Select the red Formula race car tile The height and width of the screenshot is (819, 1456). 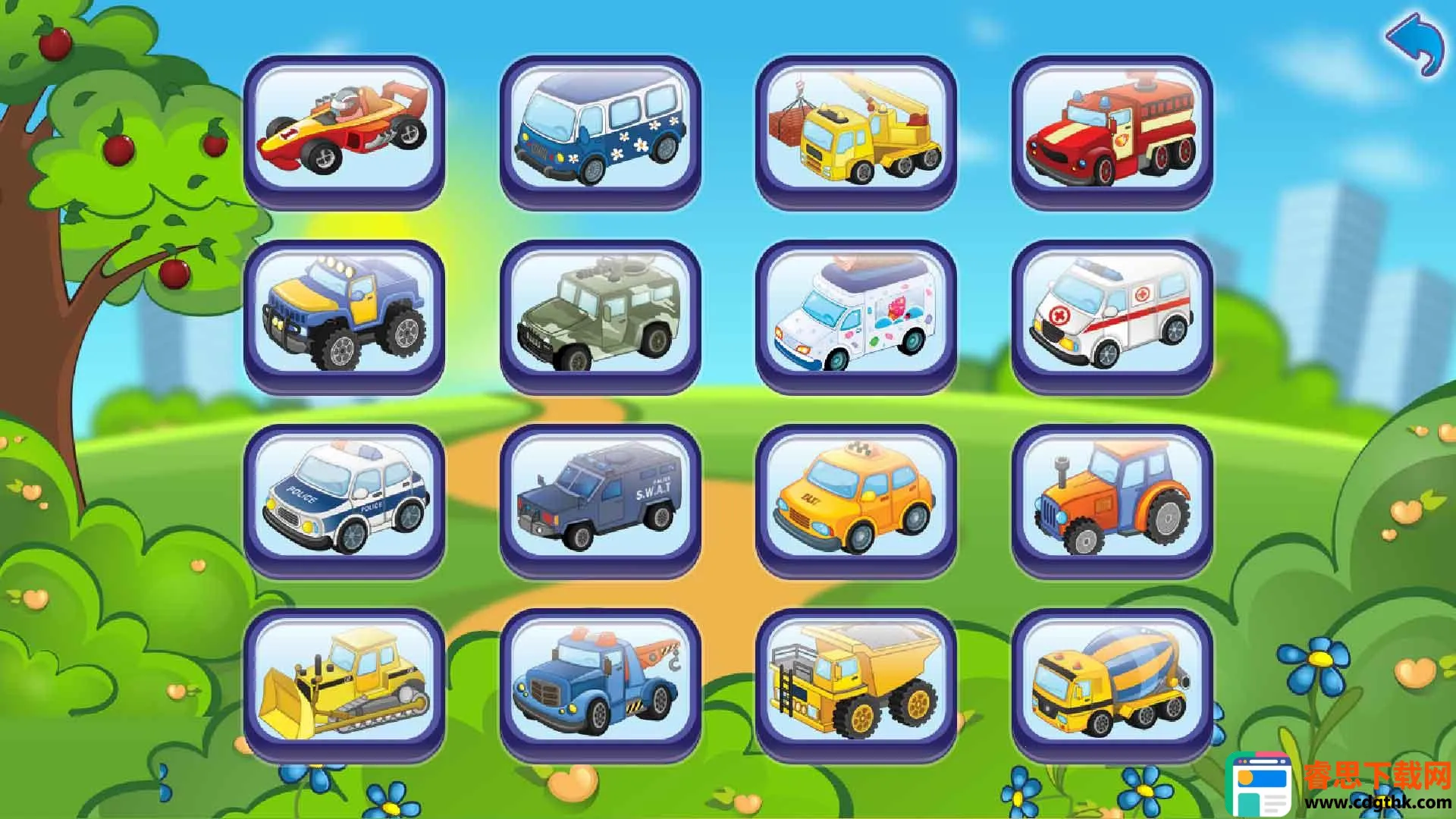pos(344,130)
